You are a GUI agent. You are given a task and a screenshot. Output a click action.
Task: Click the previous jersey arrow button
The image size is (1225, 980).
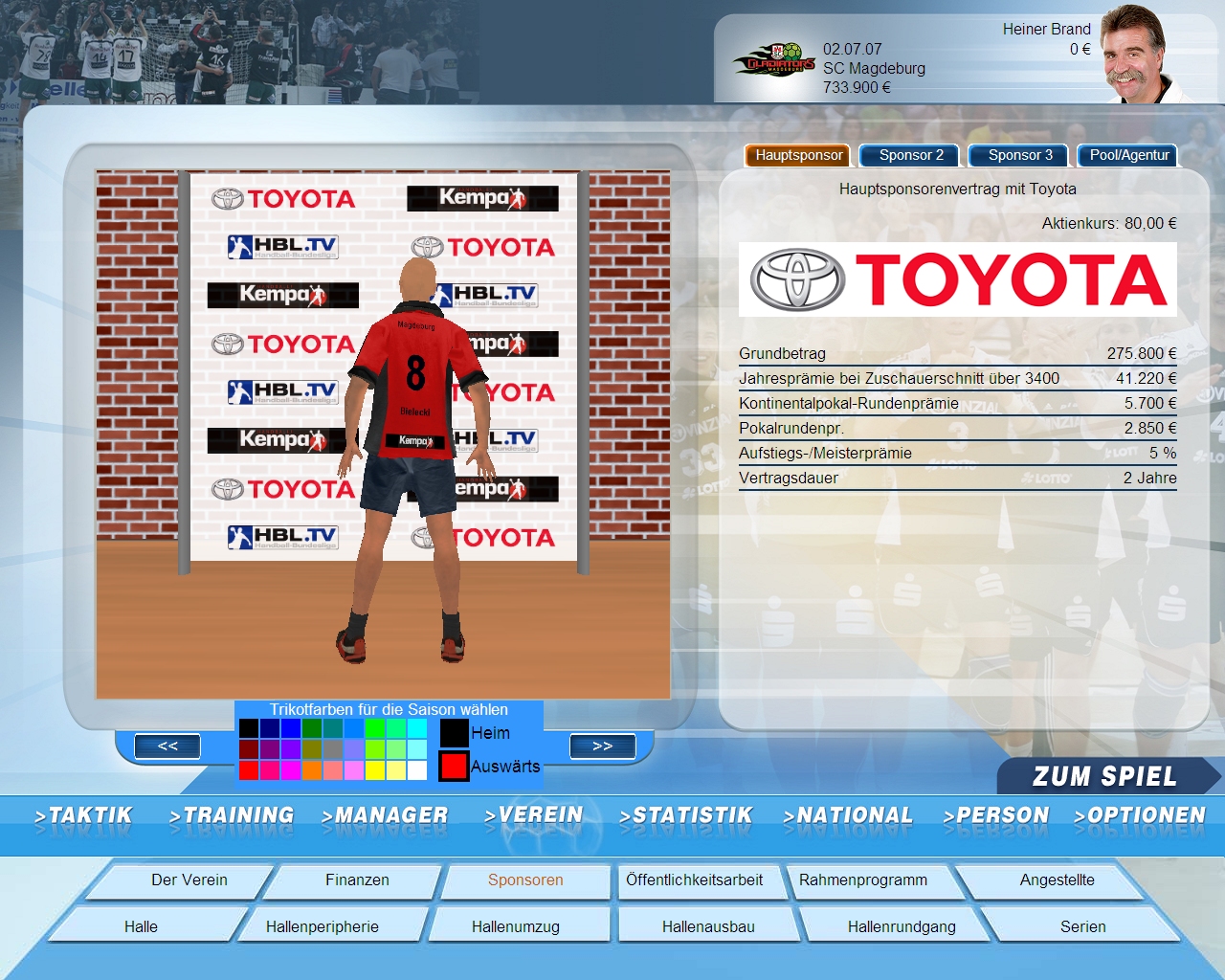167,746
